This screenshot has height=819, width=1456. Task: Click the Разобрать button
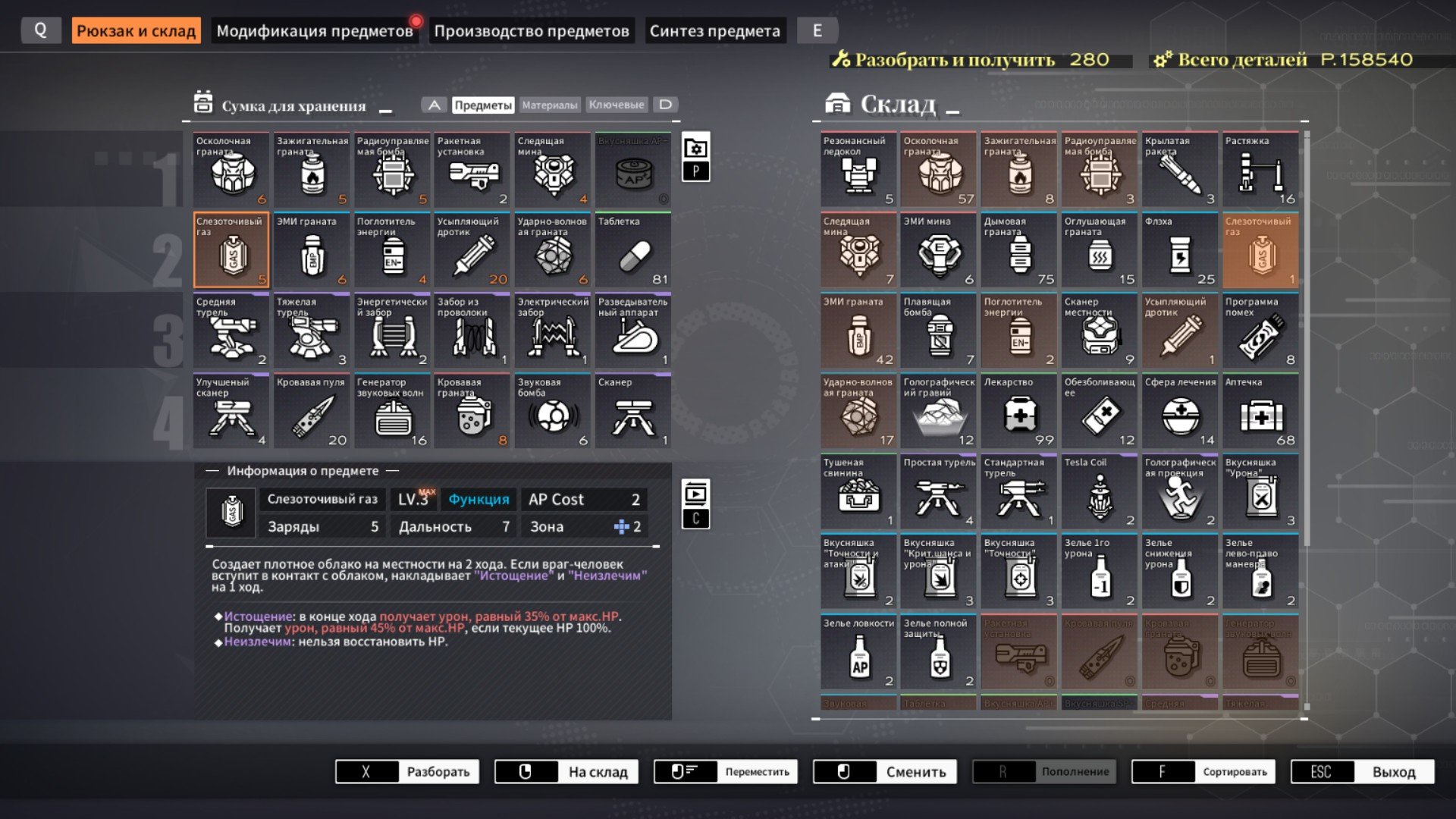407,772
